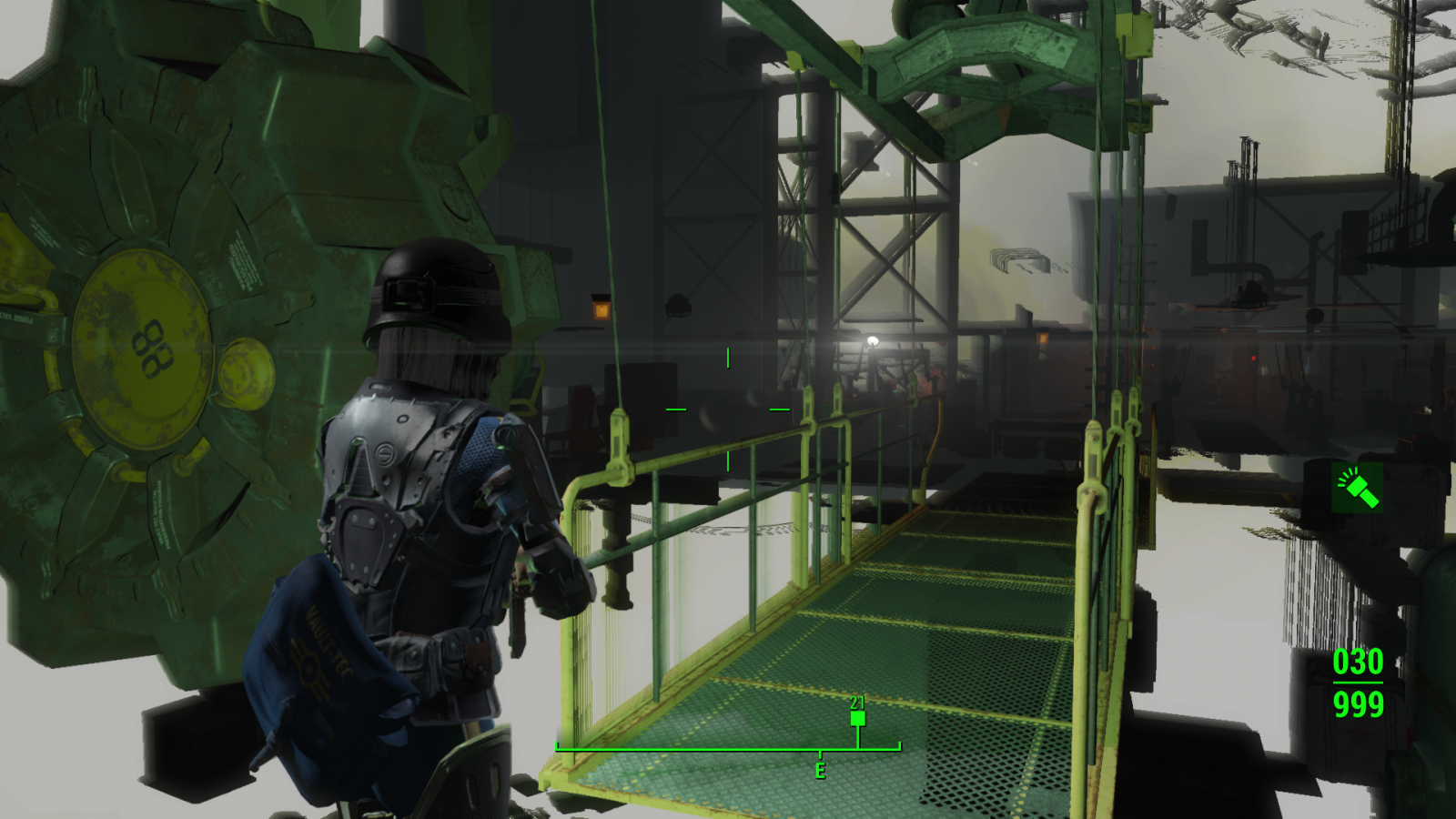This screenshot has height=819, width=1456.
Task: Select the quest marker labeled 21 on the compass
Action: [856, 720]
